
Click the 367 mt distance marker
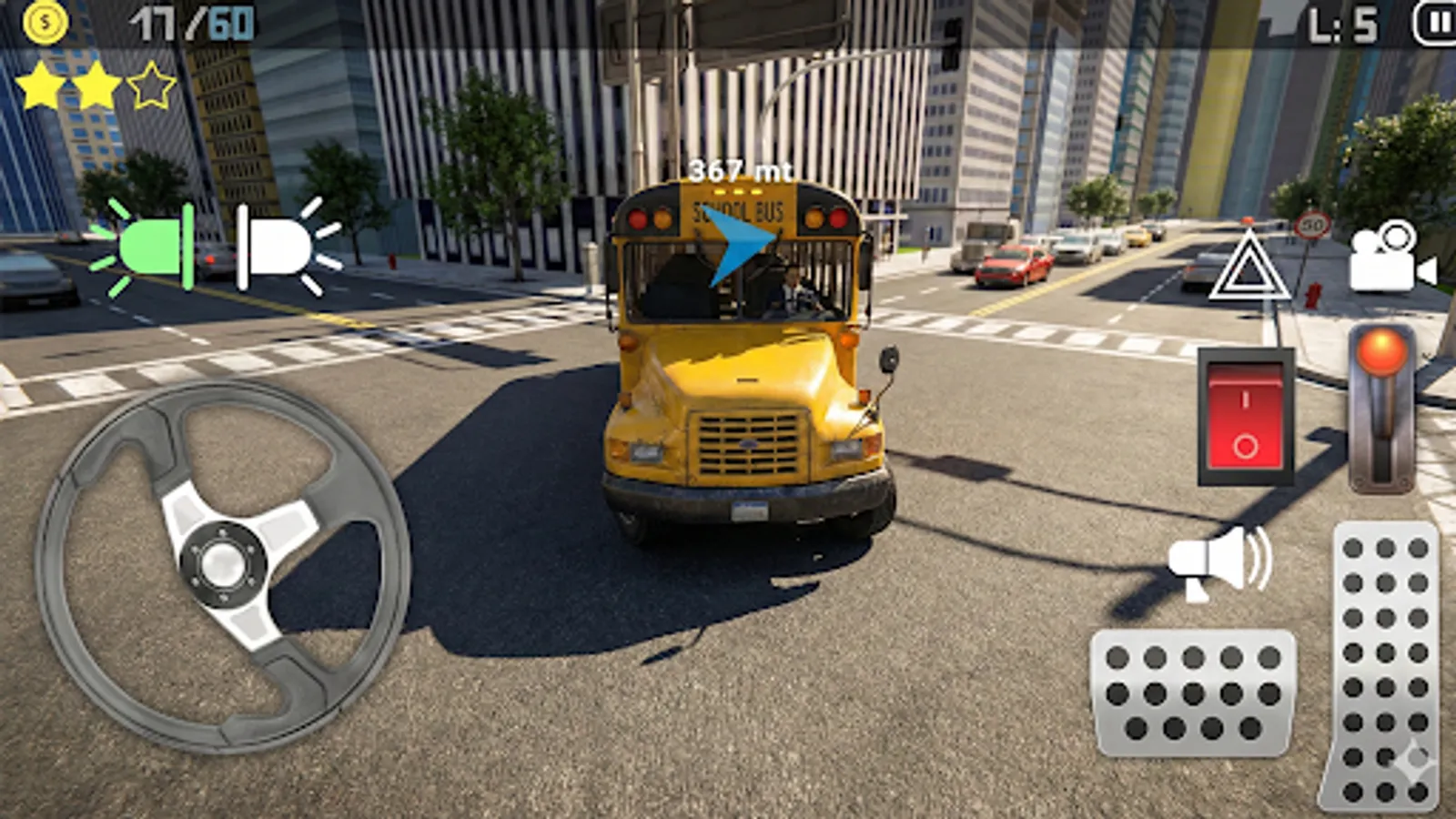coord(741,168)
